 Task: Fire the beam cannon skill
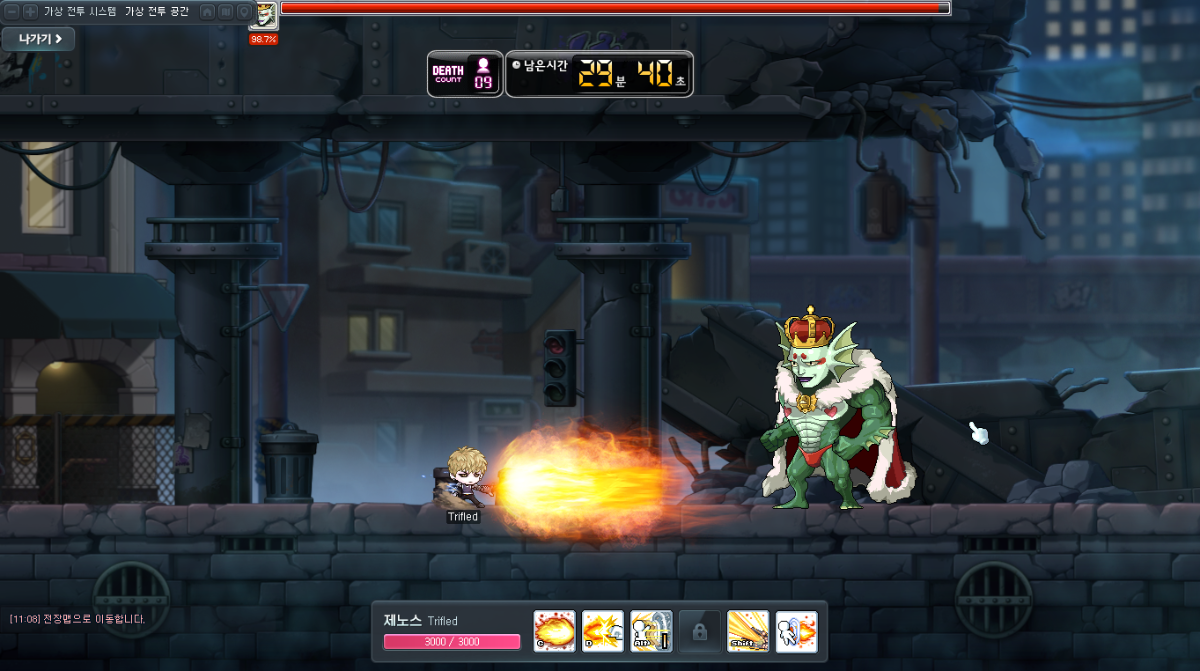pyautogui.click(x=748, y=631)
